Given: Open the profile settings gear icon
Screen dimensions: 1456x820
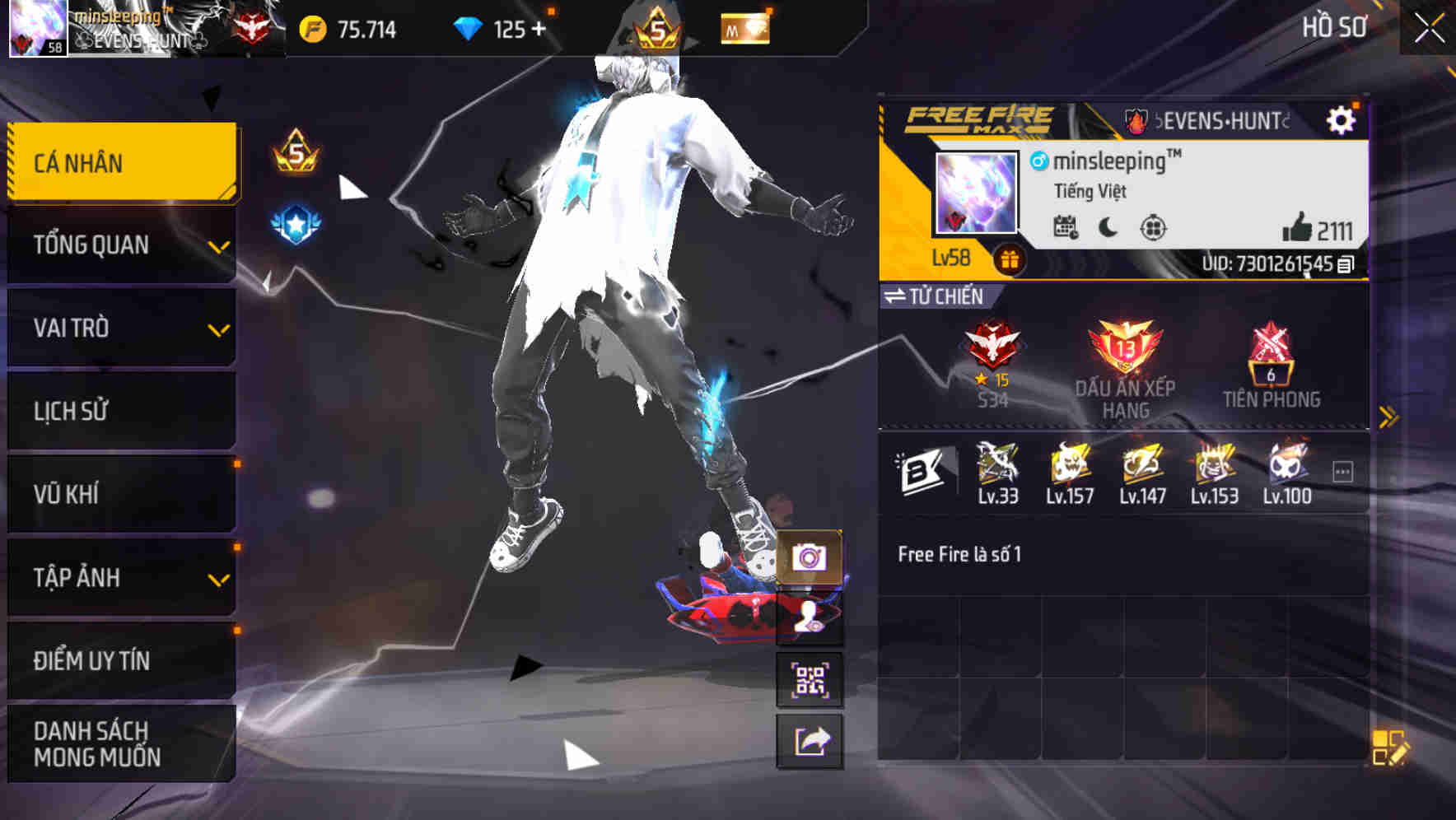Looking at the screenshot, I should point(1342,119).
